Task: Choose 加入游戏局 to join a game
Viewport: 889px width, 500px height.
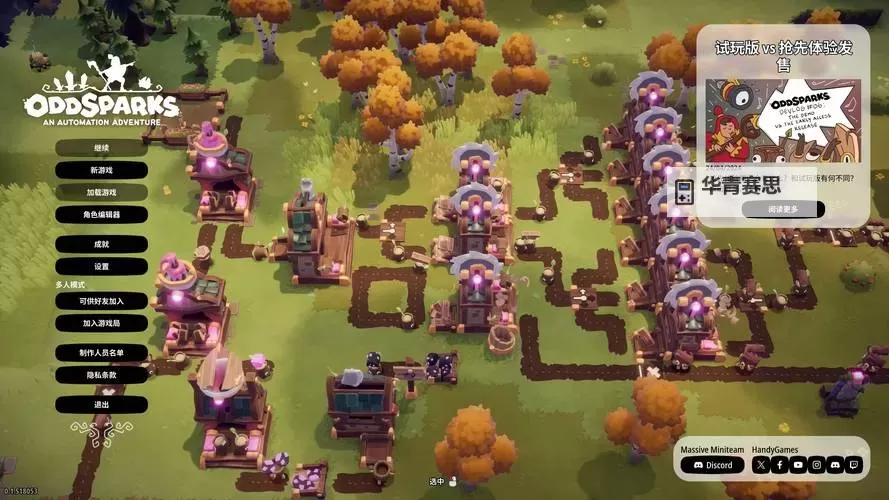Action: point(101,323)
